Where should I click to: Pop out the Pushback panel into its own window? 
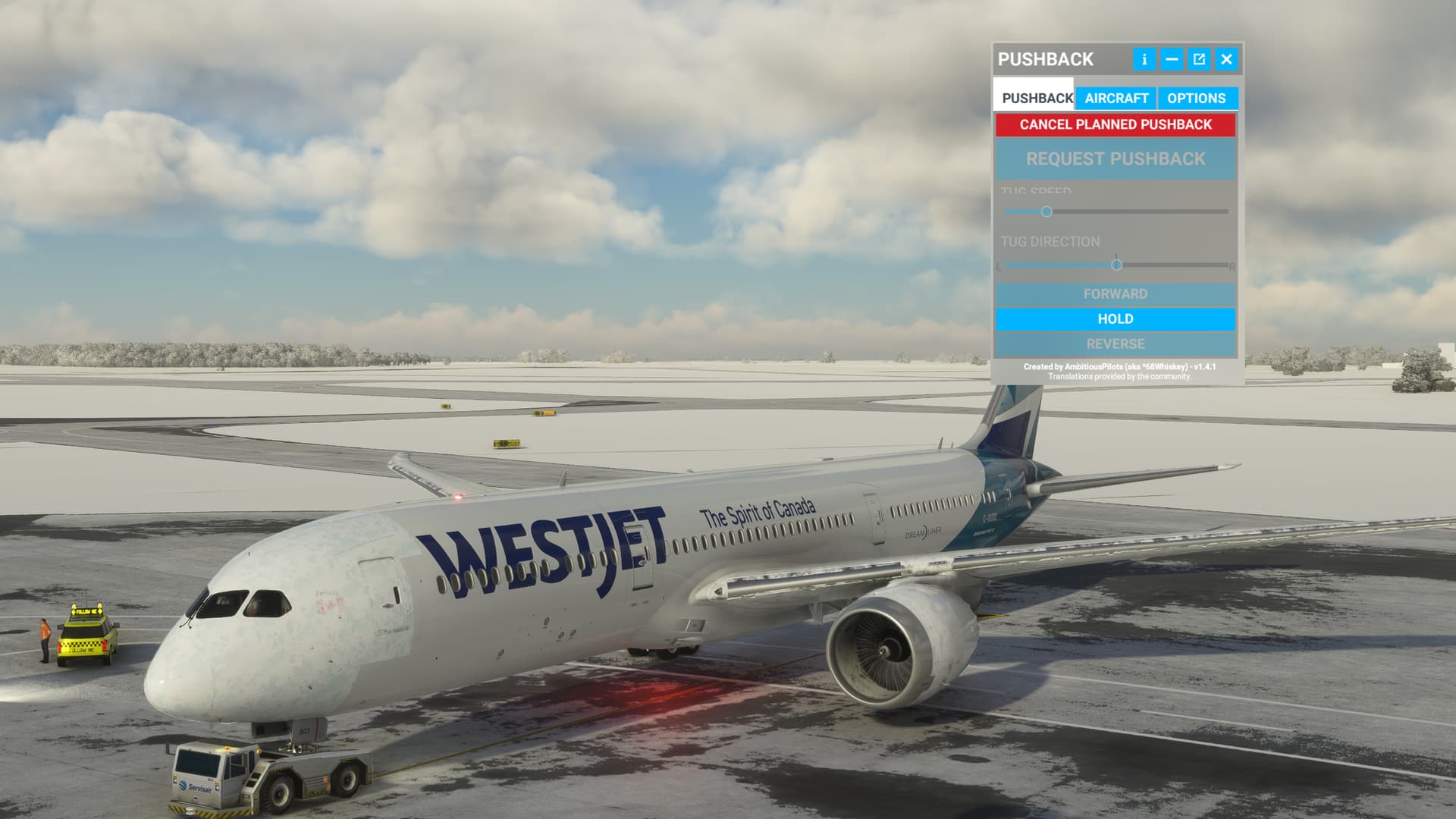(x=1198, y=59)
